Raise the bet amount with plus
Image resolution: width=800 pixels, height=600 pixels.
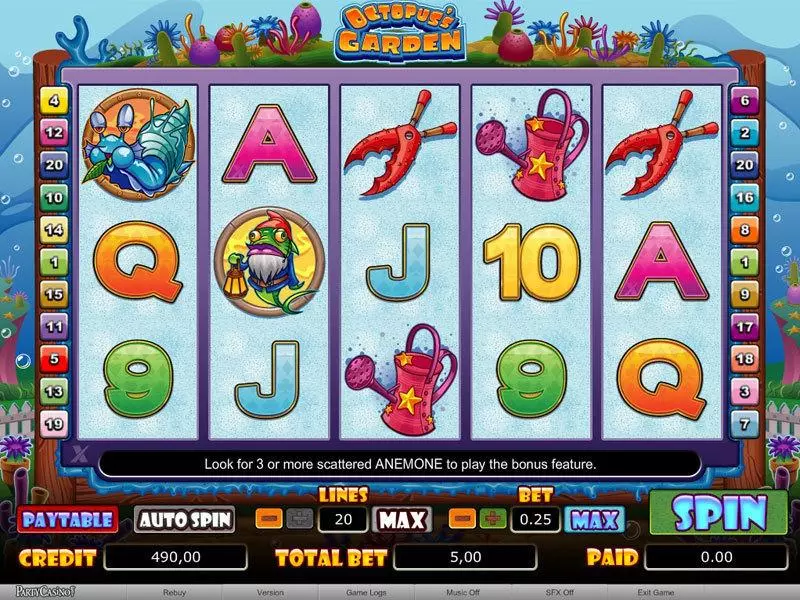point(491,520)
